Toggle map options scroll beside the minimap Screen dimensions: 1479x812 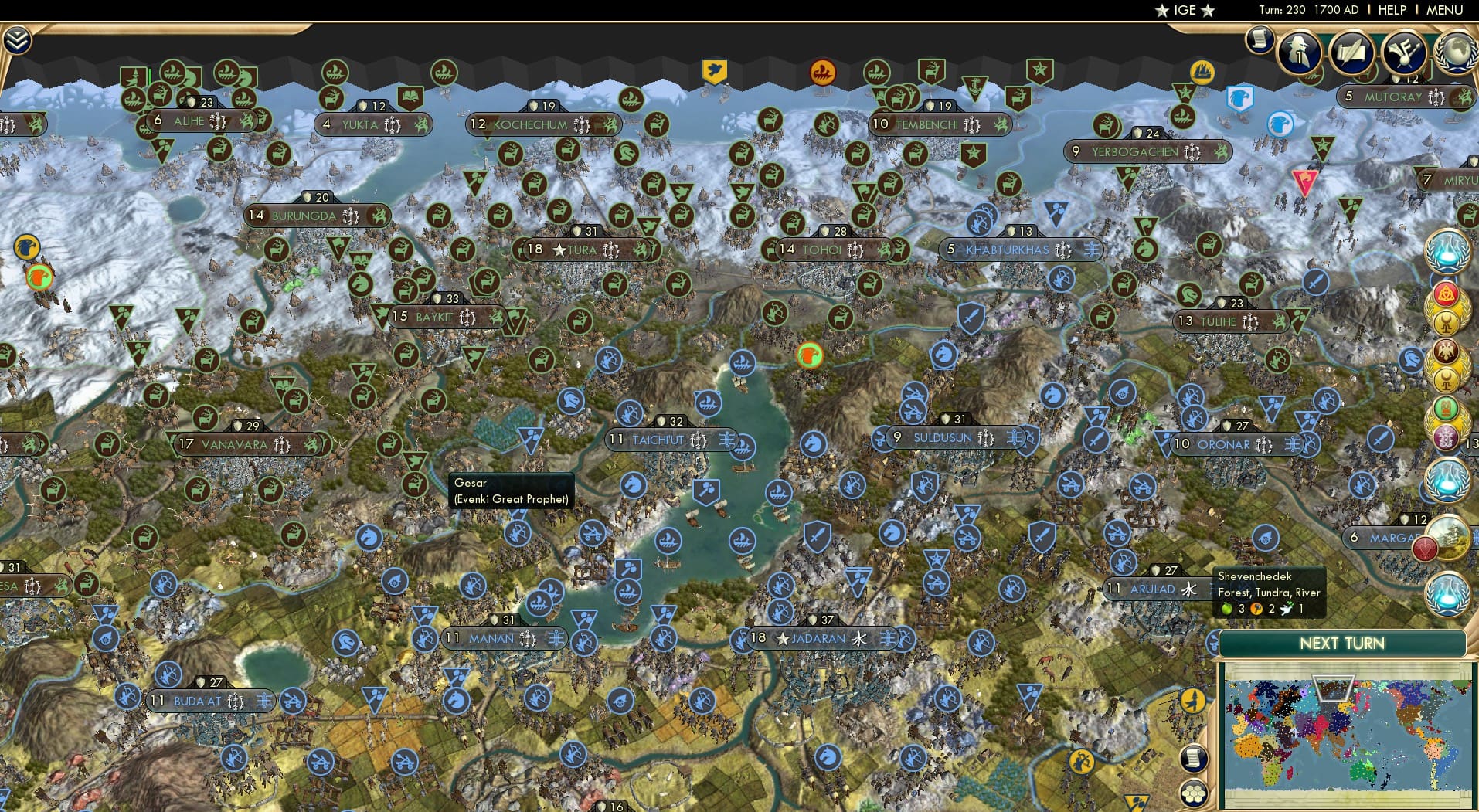click(1193, 759)
